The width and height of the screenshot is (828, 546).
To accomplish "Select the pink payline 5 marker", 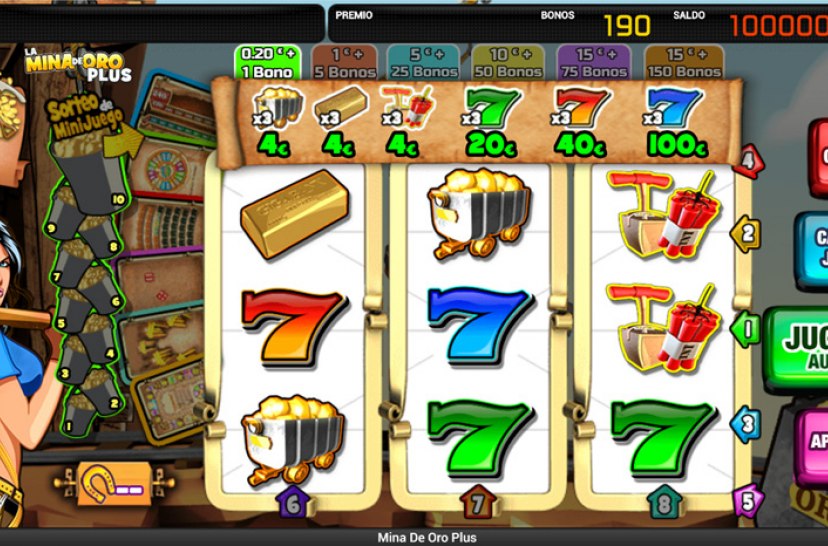I will pos(747,499).
